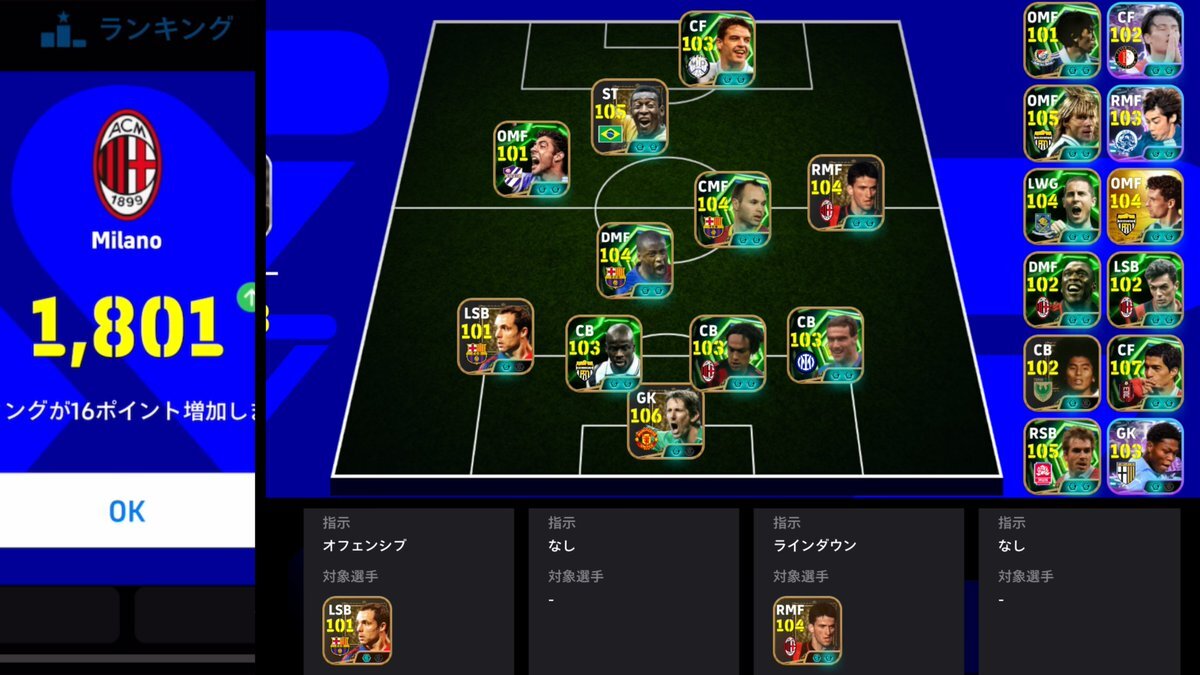Choose the 102 LSB substitute card
The height and width of the screenshot is (675, 1200).
click(1145, 290)
